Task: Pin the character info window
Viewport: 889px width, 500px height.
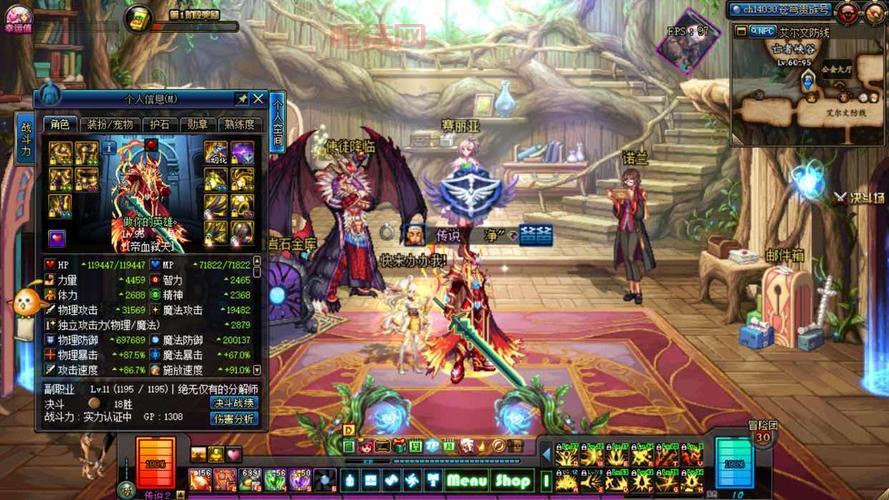Action: [x=241, y=99]
